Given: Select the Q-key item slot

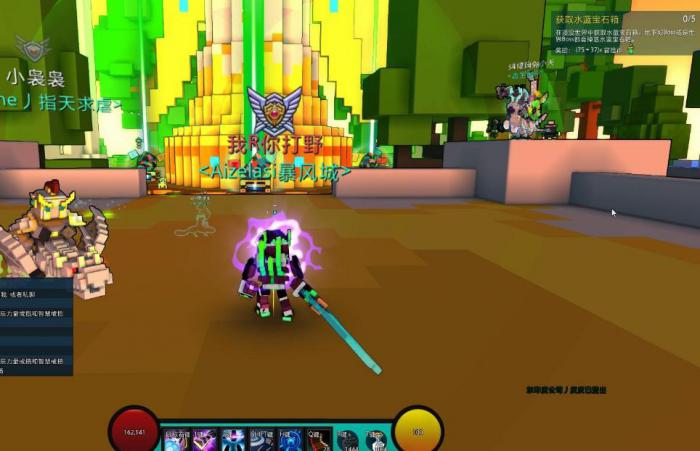Looking at the screenshot, I should [x=317, y=438].
